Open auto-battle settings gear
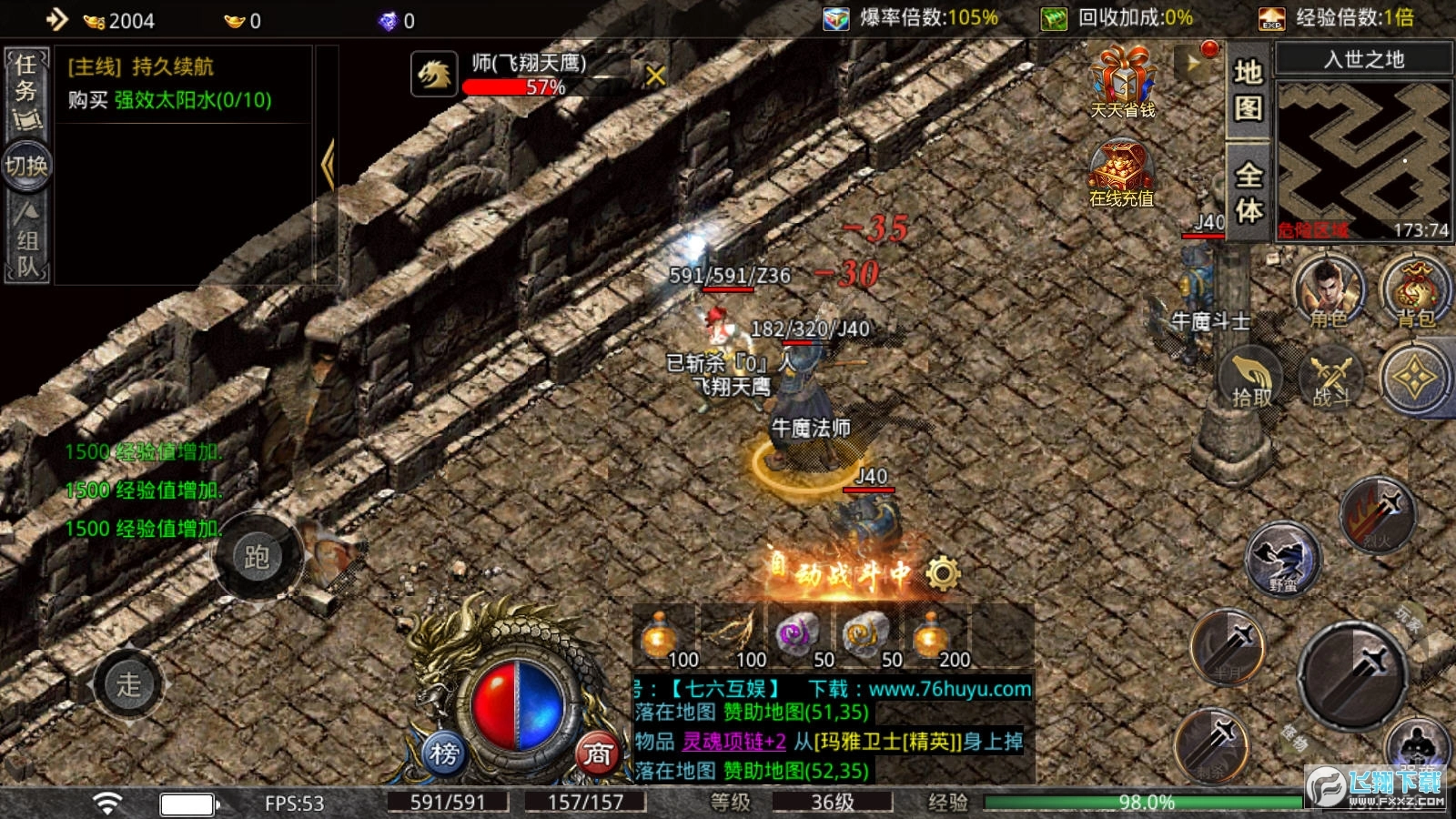 point(943,573)
